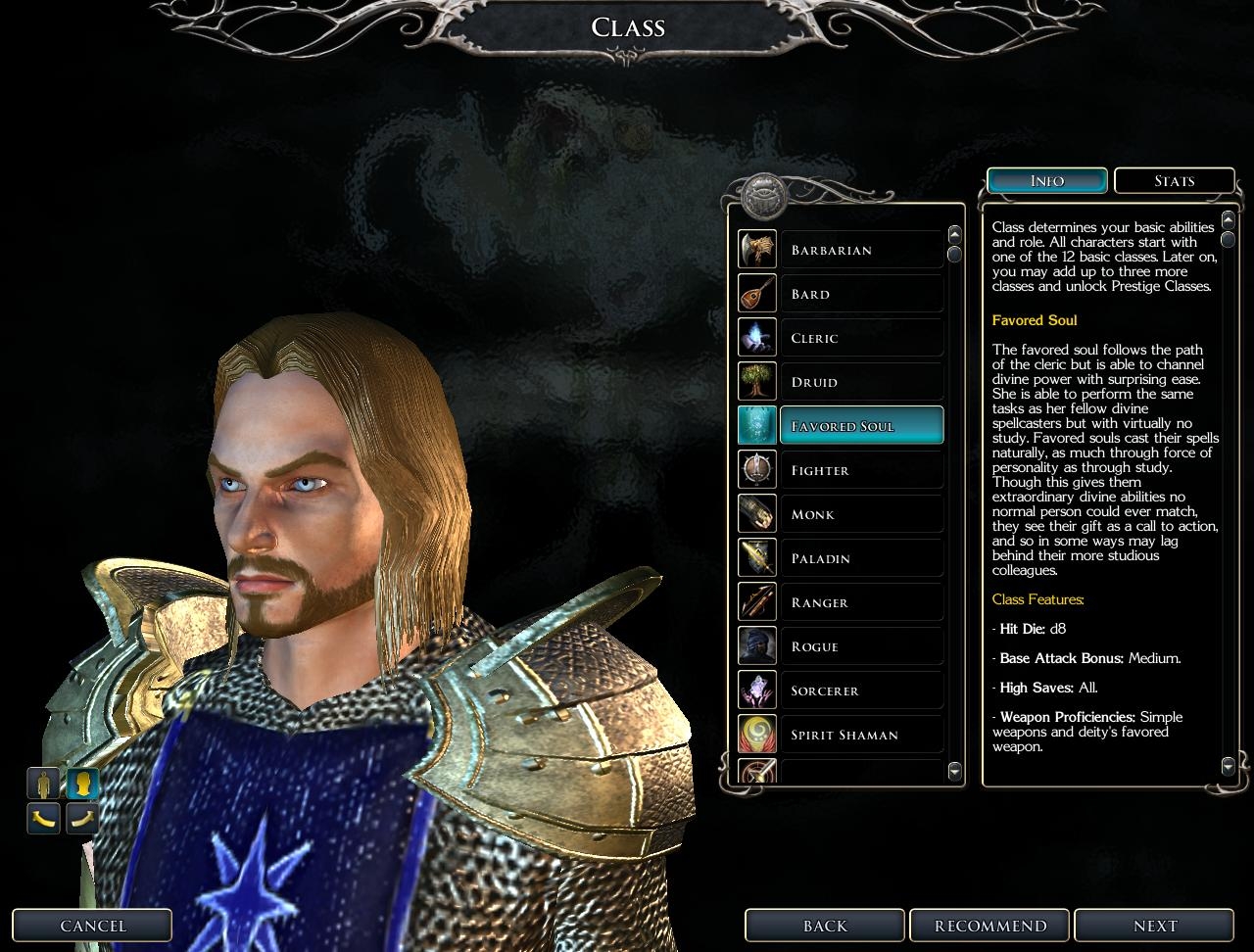Switch to the Stats tab
The image size is (1254, 952).
[x=1174, y=181]
